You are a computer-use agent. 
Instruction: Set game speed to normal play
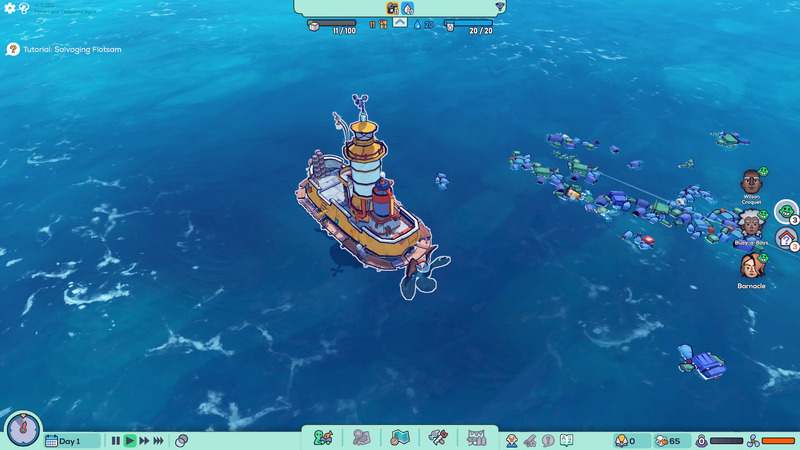pyautogui.click(x=130, y=440)
